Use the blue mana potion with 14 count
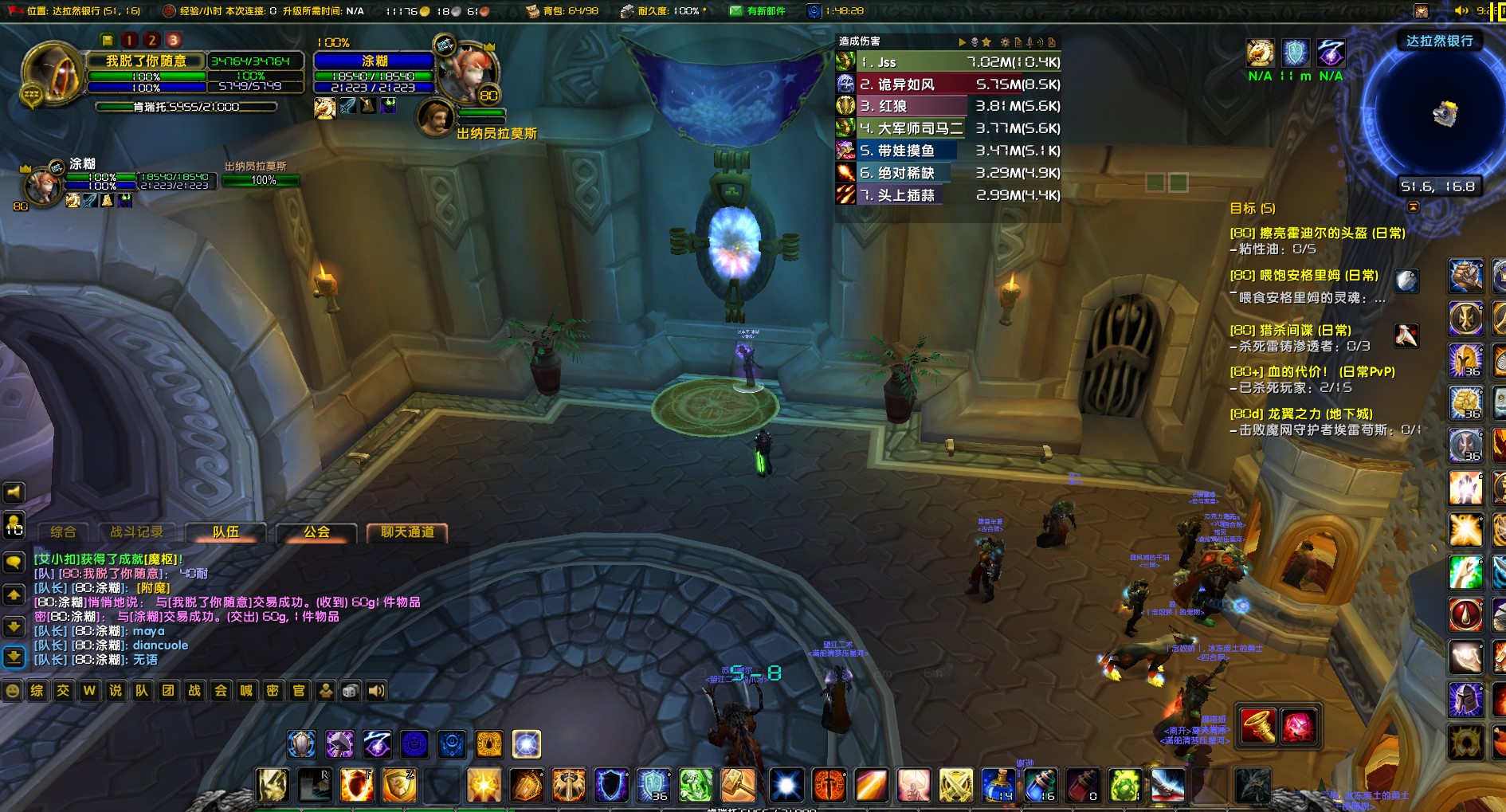Image resolution: width=1506 pixels, height=812 pixels. coord(998,786)
